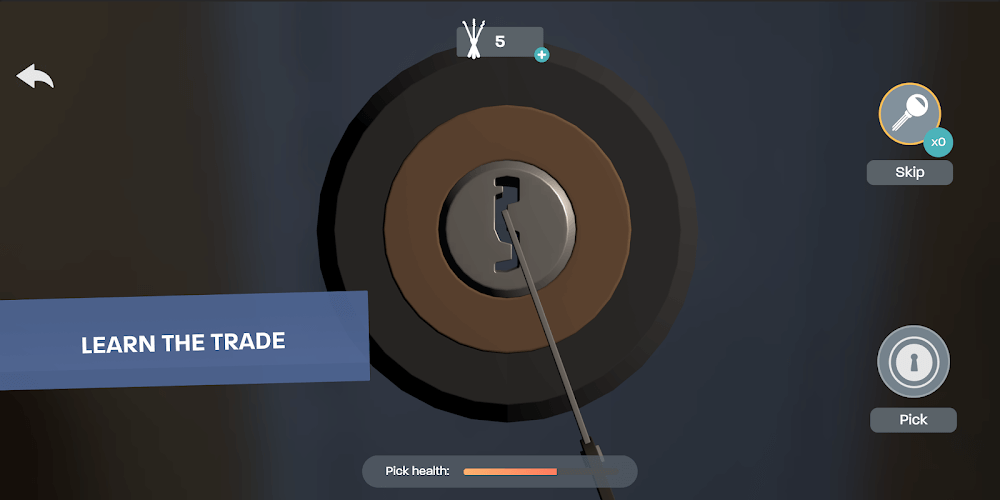Click the Pick label button
This screenshot has height=500, width=1000.
[913, 420]
